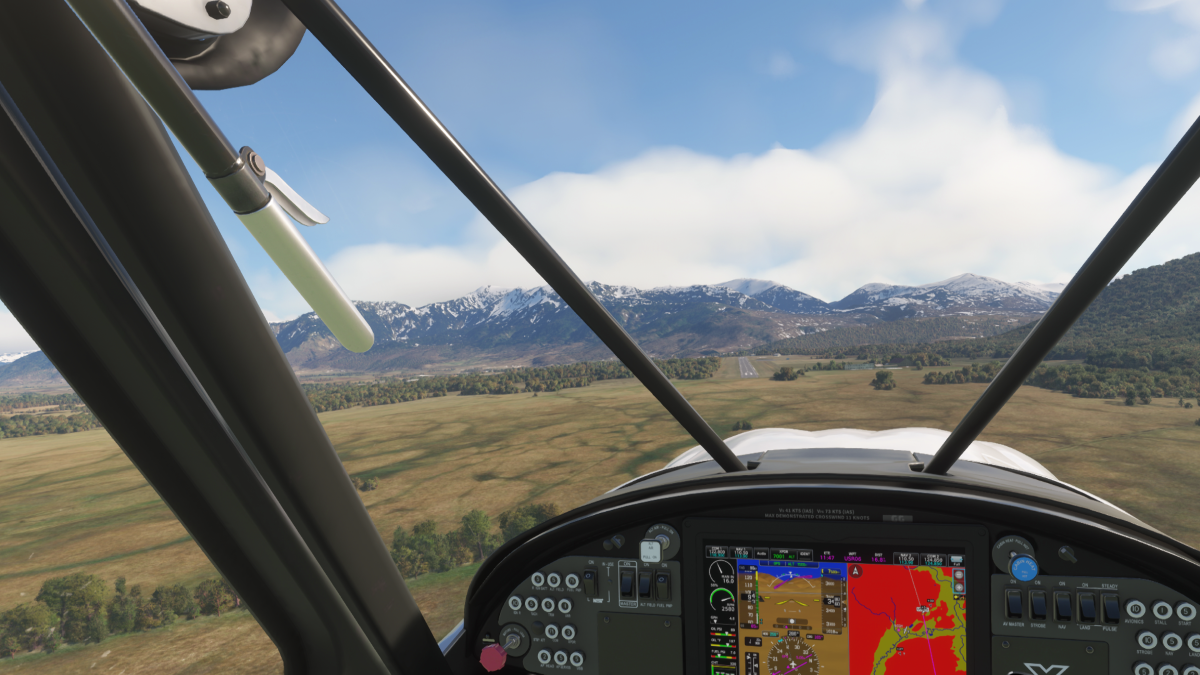Toggle the PULSE / STEADY light switch

click(x=1110, y=605)
